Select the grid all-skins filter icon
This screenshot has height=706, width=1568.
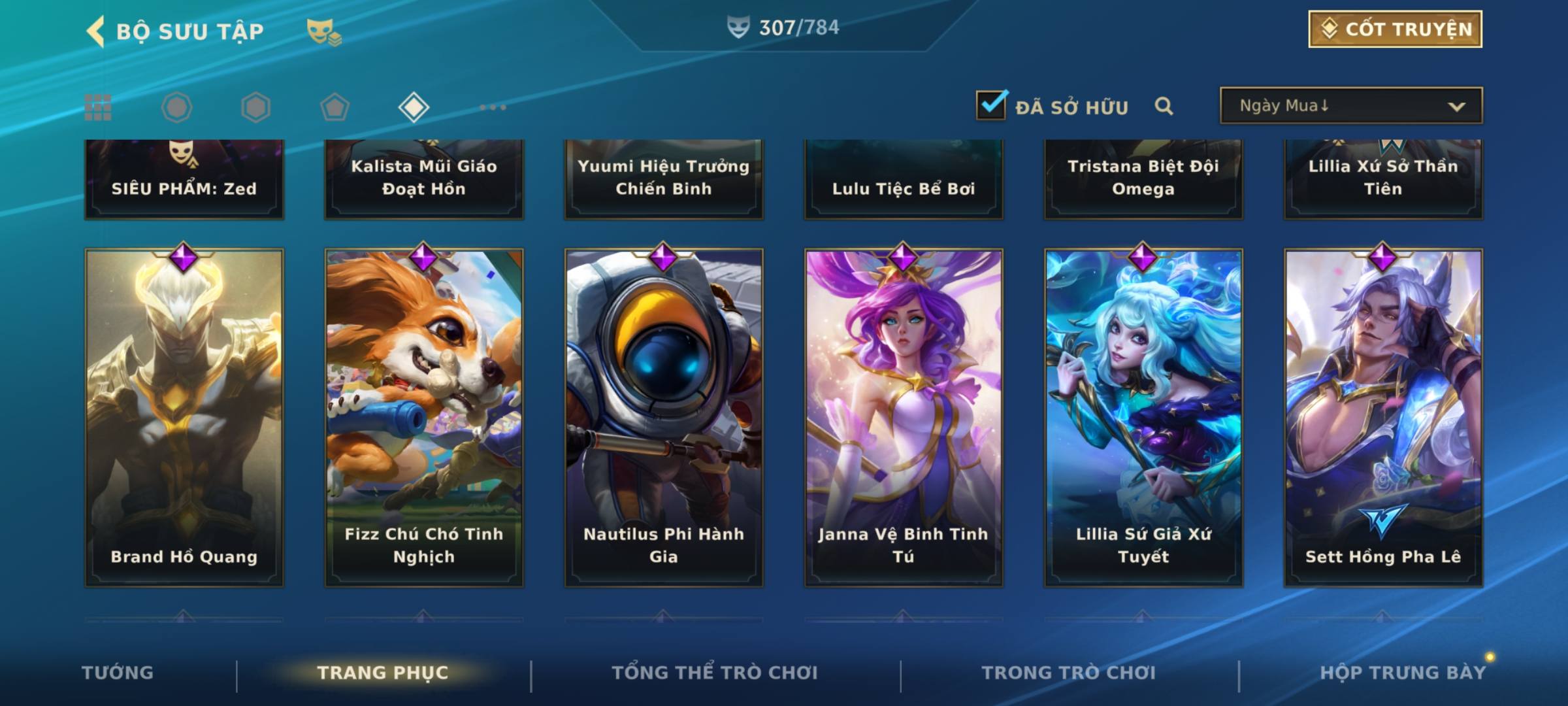[98, 107]
